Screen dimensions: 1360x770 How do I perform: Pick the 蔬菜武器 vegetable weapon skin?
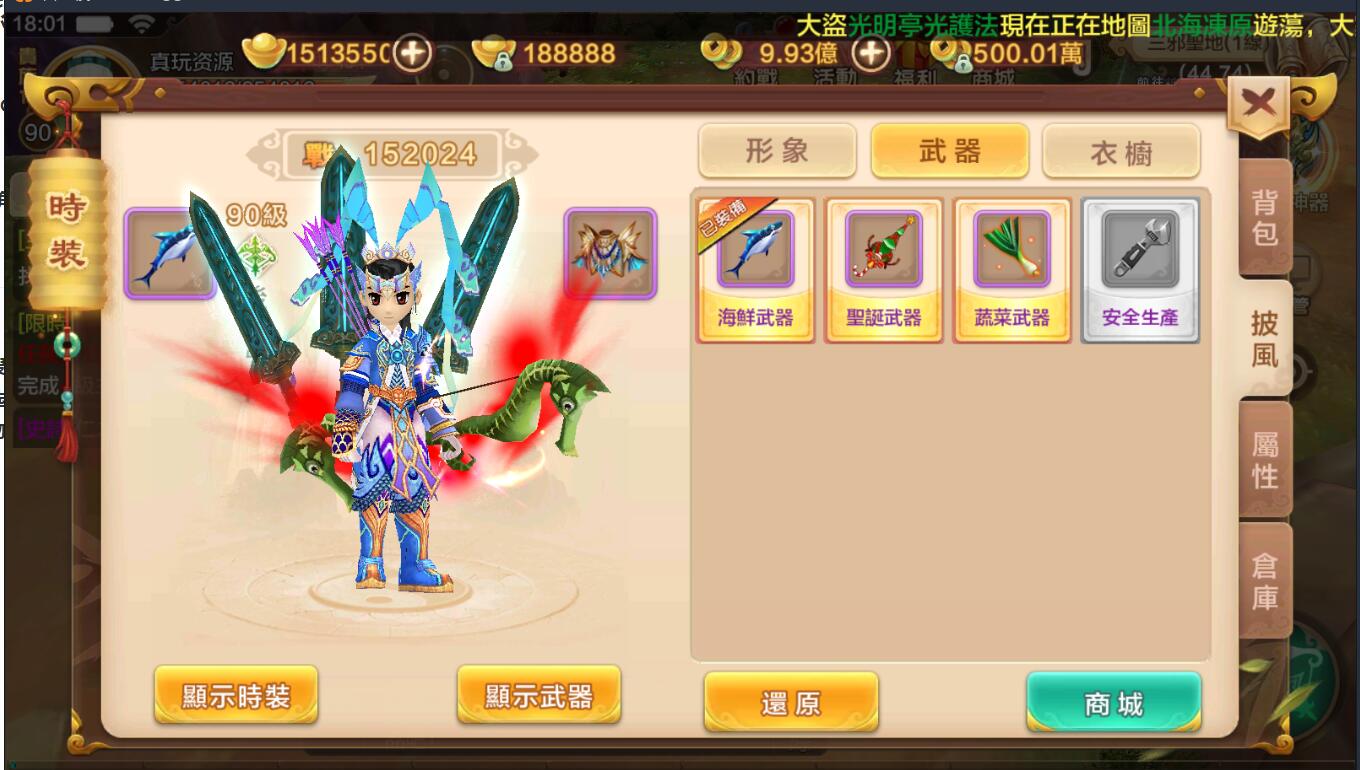coord(1011,269)
